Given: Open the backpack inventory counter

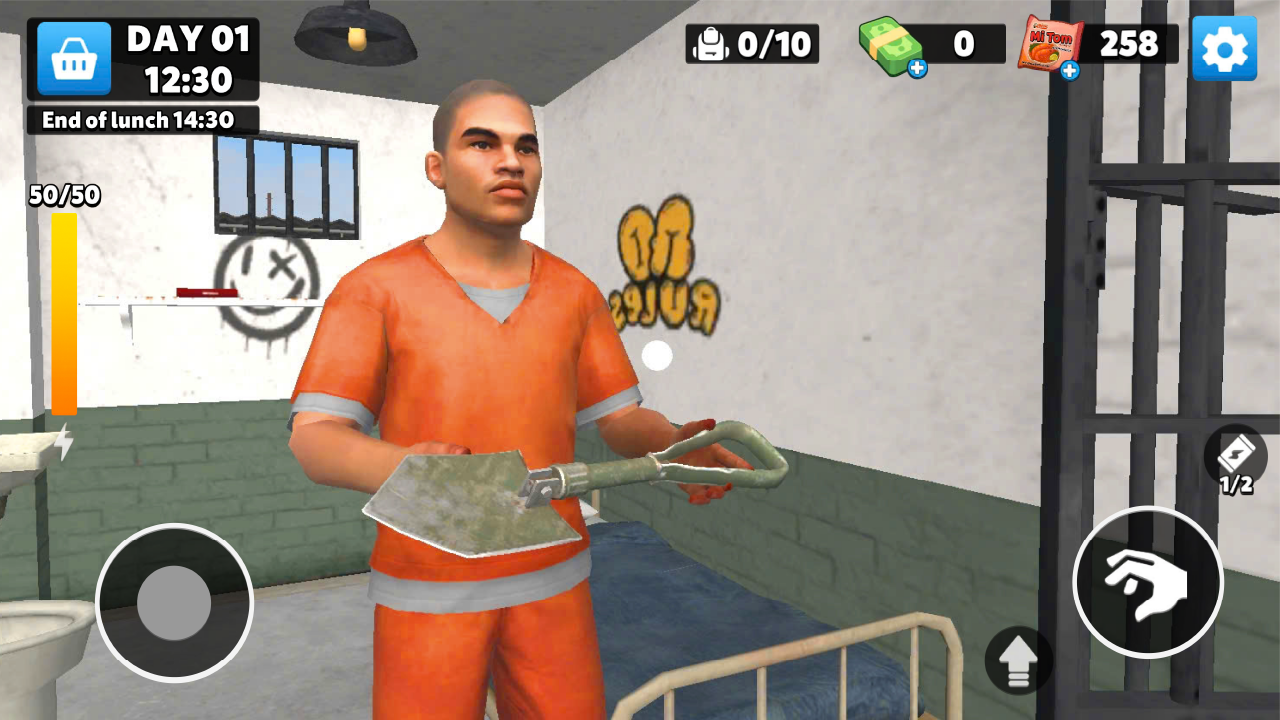Looking at the screenshot, I should [752, 44].
